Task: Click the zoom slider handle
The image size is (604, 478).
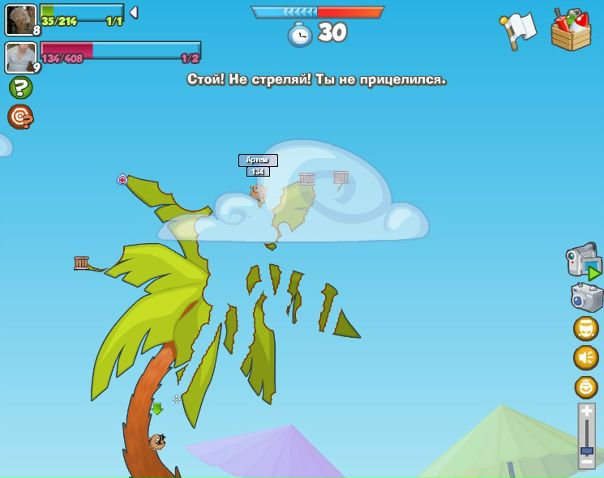Action: point(587,450)
